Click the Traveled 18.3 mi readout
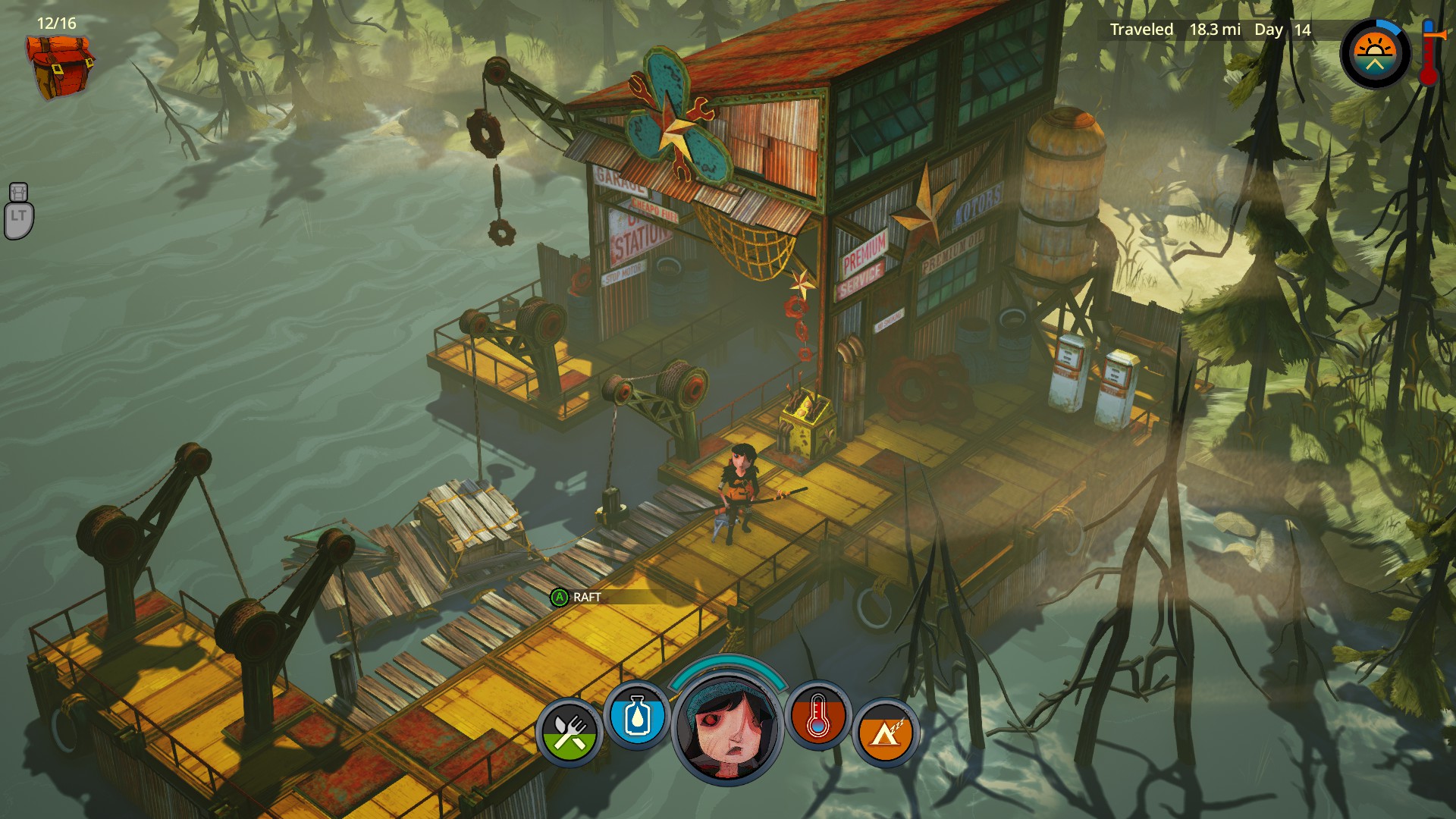This screenshot has width=1456, height=819. 1175,30
